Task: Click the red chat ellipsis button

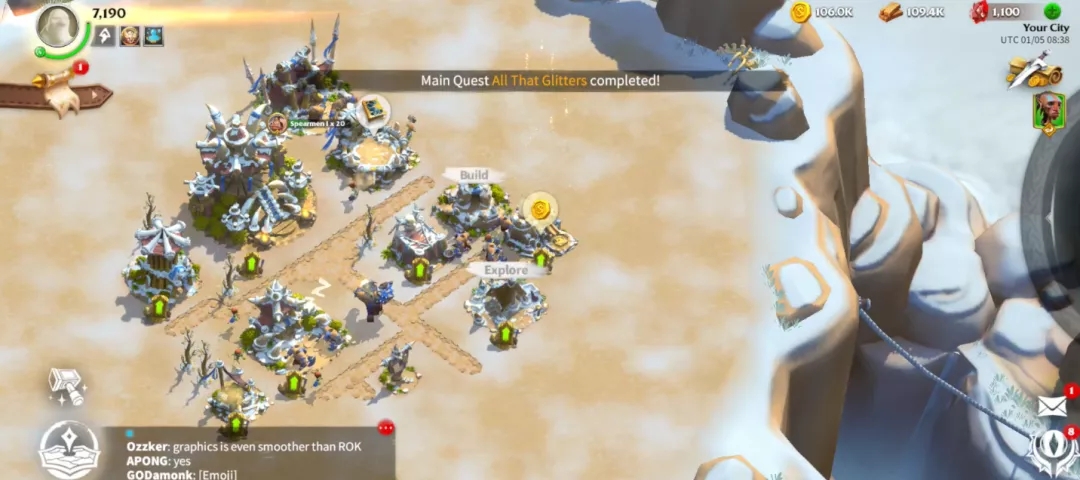Action: 385,428
